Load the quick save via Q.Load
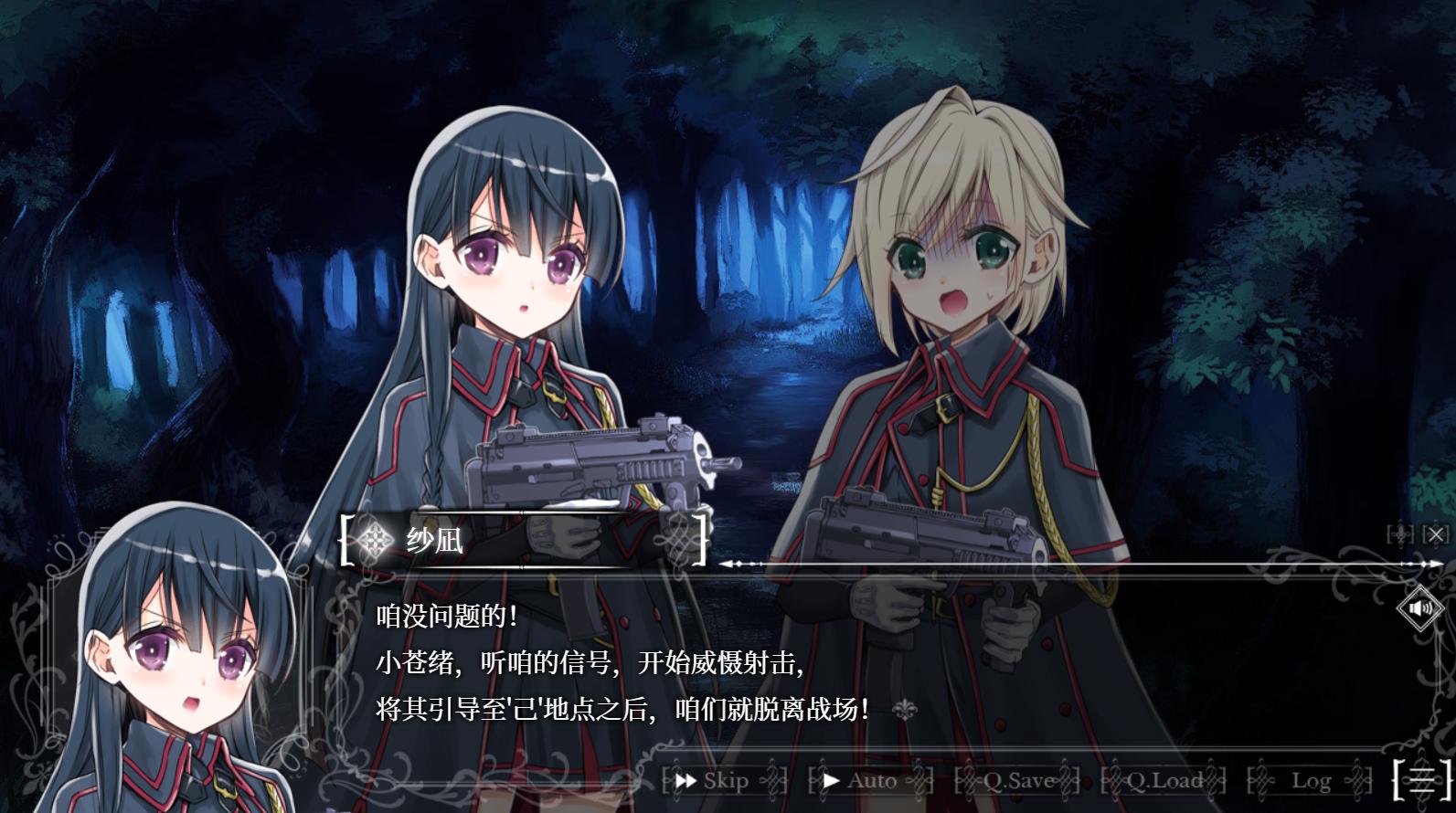Viewport: 1456px width, 813px height. 1164,781
